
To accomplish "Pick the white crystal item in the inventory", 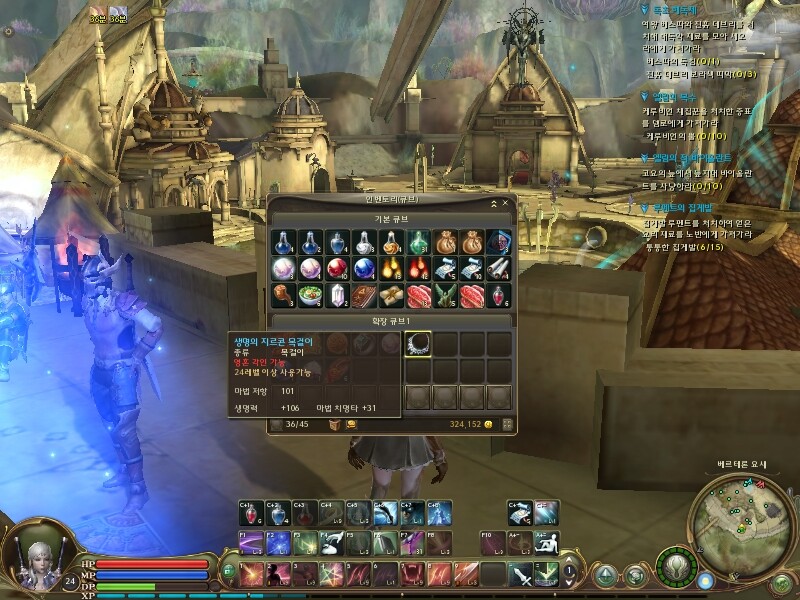I will click(337, 296).
